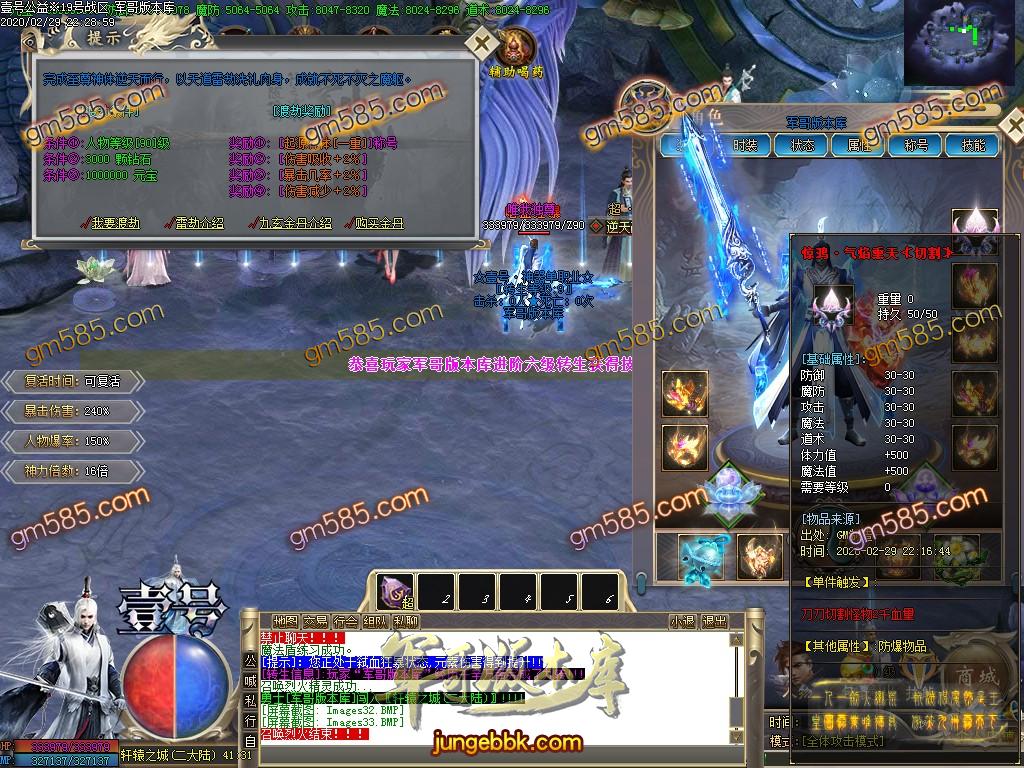Choose the 我要渡劫 option

point(116,223)
